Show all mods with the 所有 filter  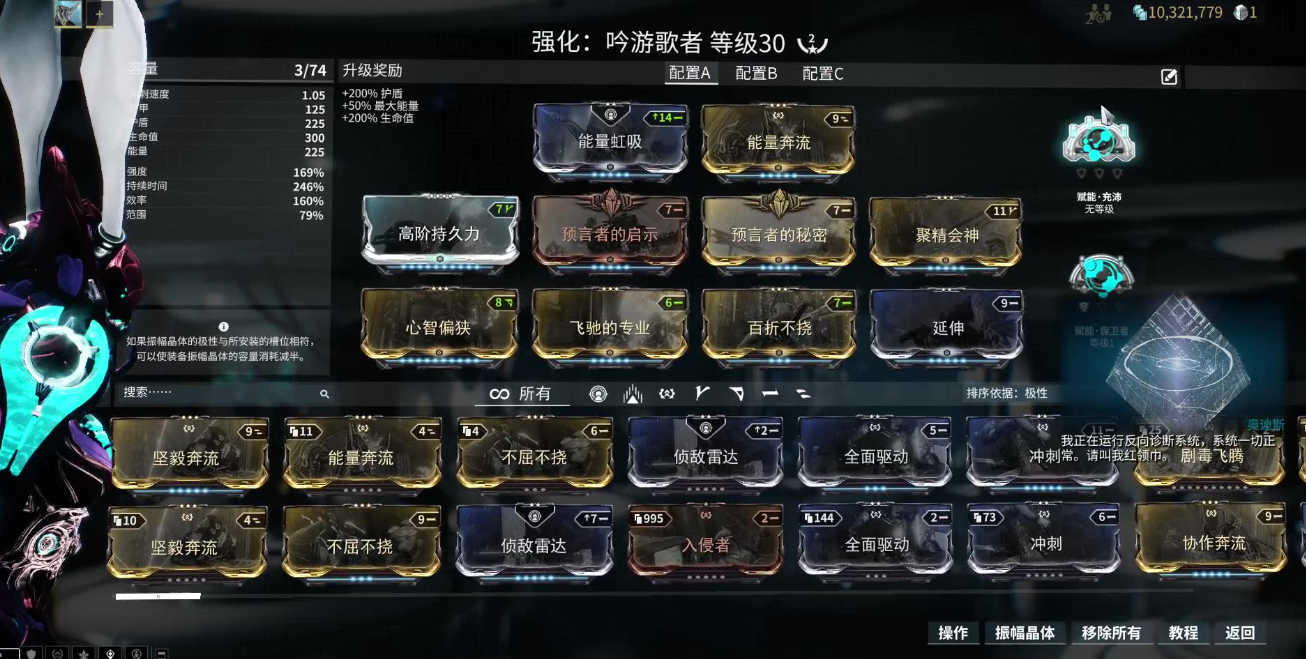click(522, 394)
